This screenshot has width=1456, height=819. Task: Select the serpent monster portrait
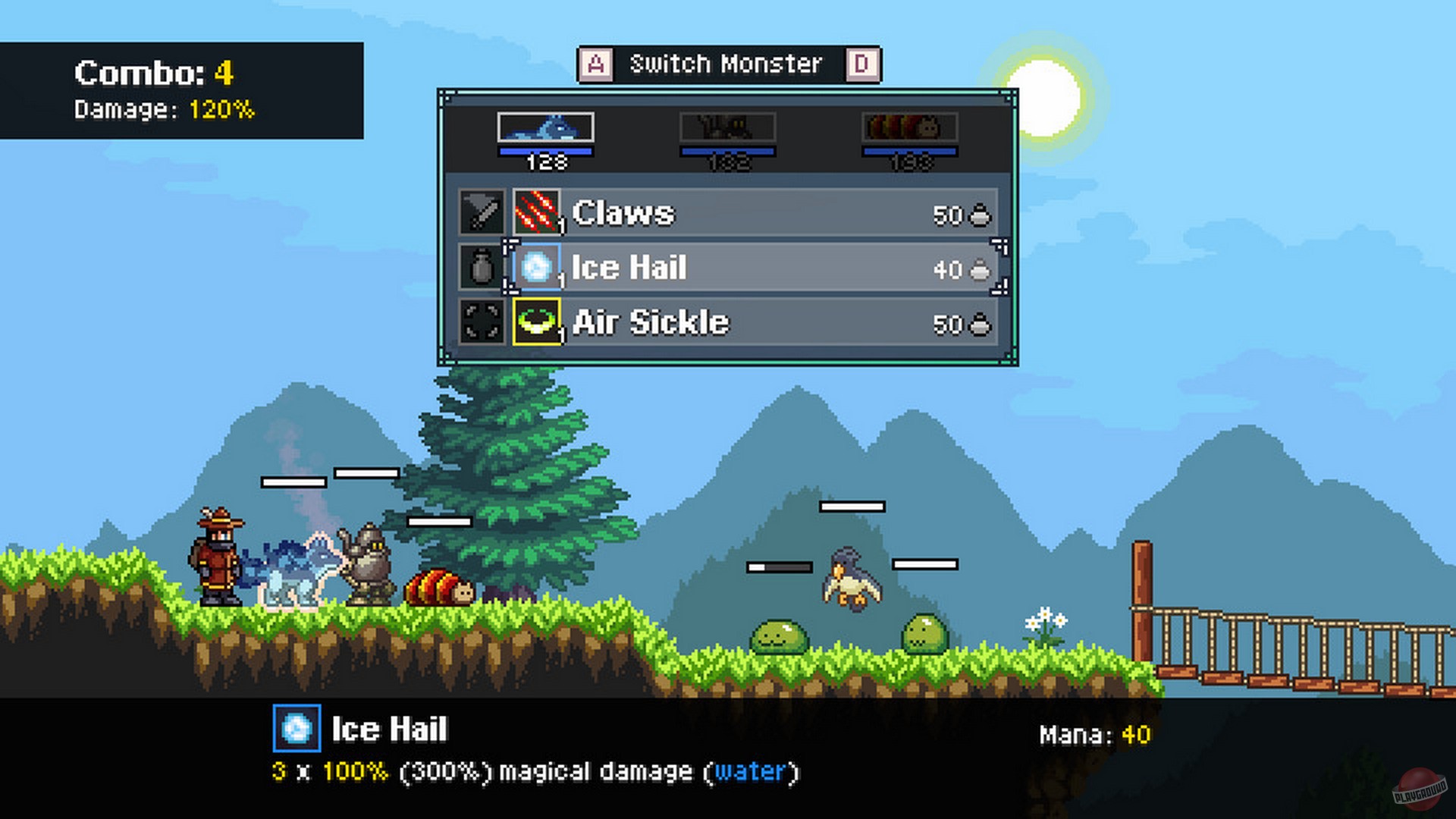545,127
